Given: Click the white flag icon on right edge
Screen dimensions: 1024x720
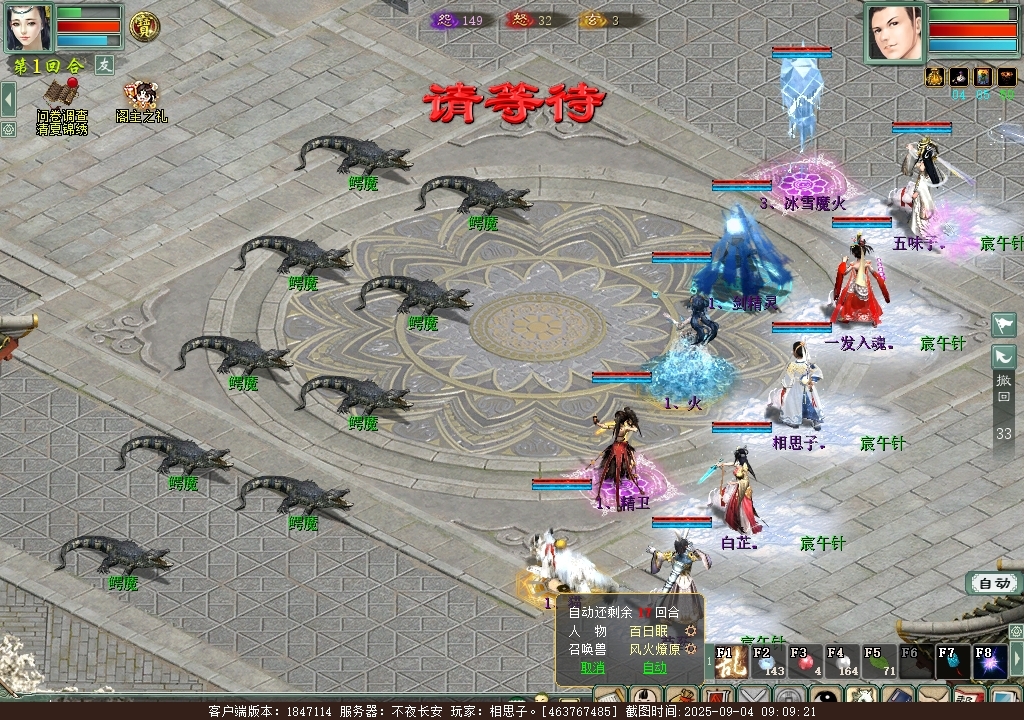Looking at the screenshot, I should click(1004, 324).
